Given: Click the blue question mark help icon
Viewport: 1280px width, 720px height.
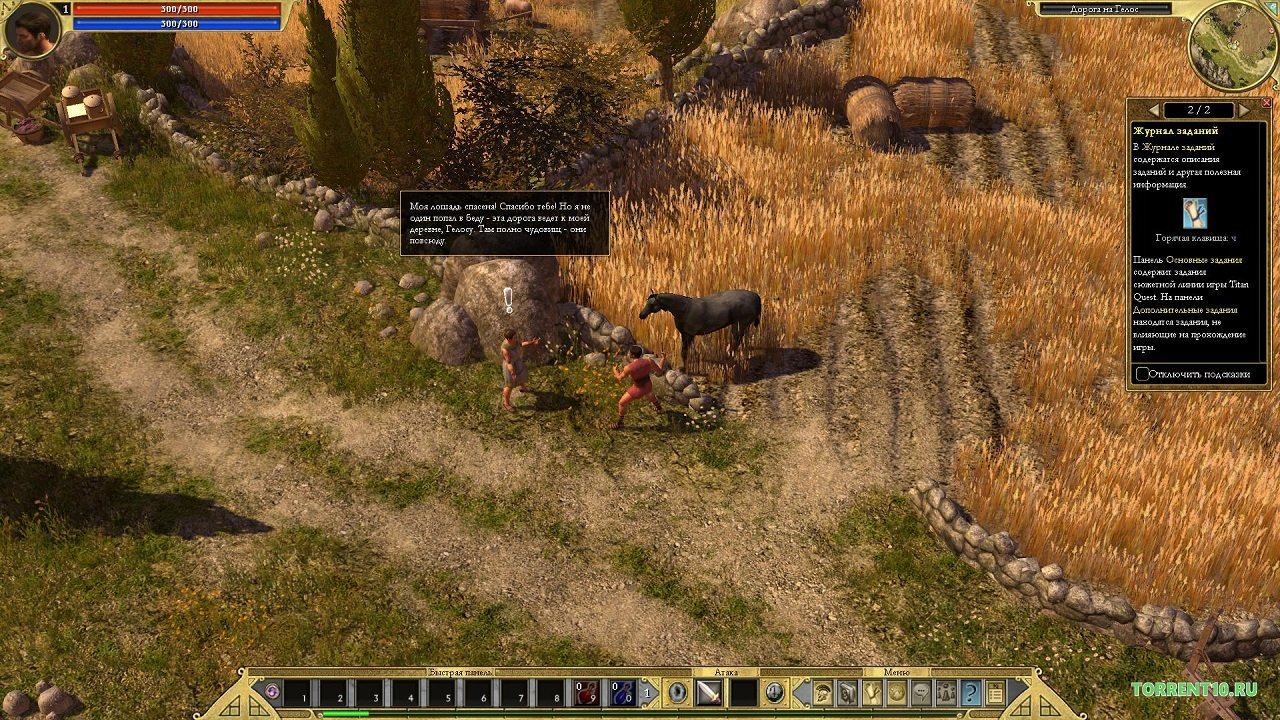Looking at the screenshot, I should click(x=970, y=692).
